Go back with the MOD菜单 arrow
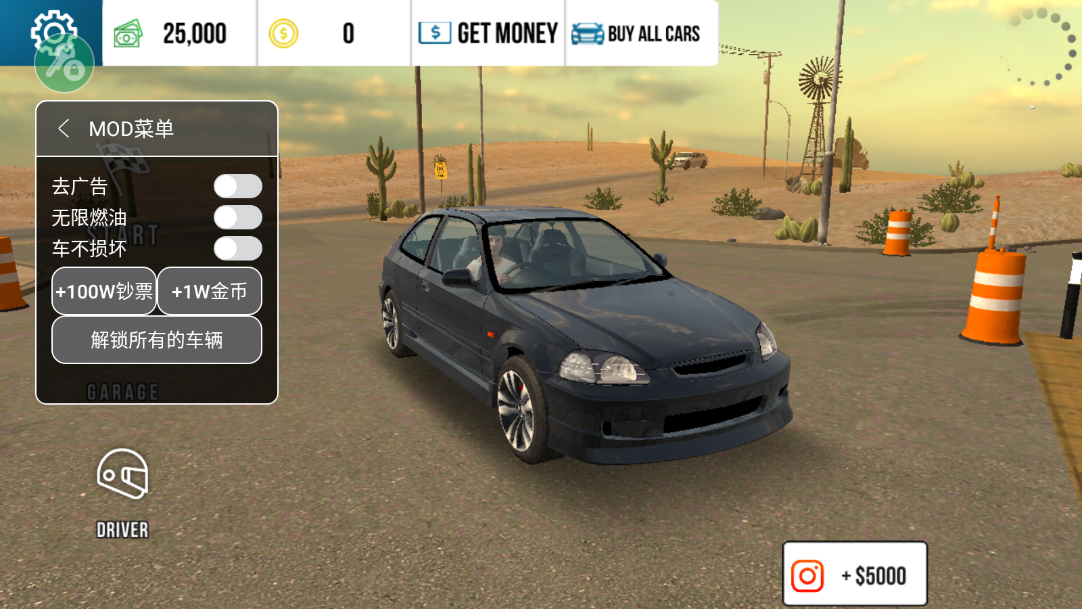 [64, 129]
